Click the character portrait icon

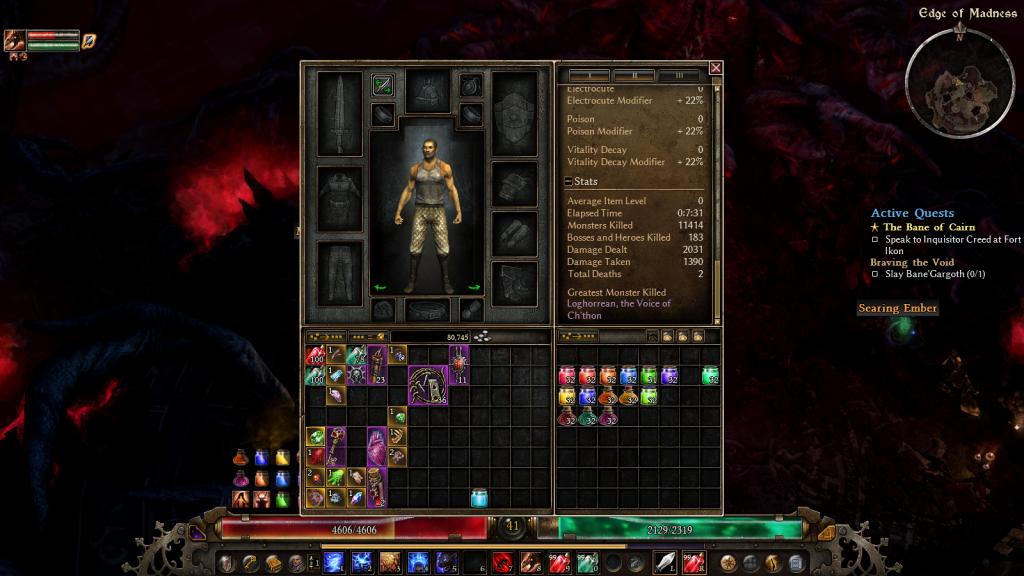tap(14, 41)
